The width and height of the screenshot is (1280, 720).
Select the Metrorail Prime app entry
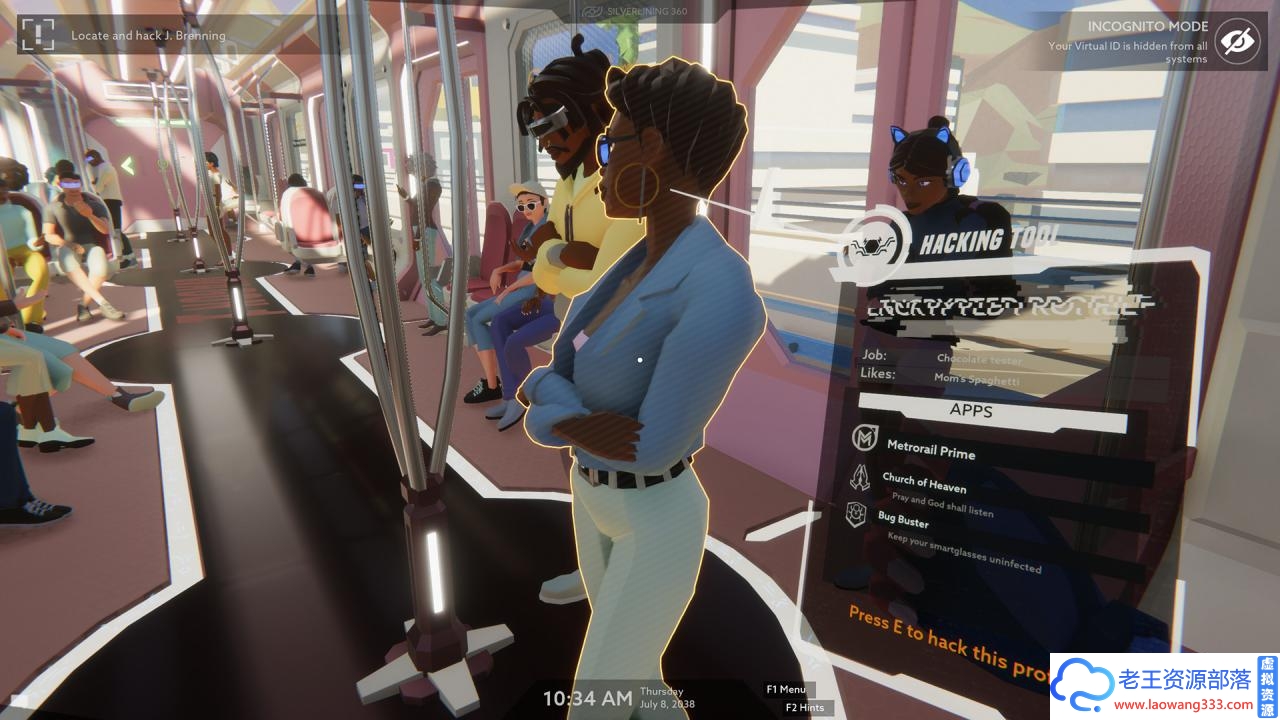(930, 450)
